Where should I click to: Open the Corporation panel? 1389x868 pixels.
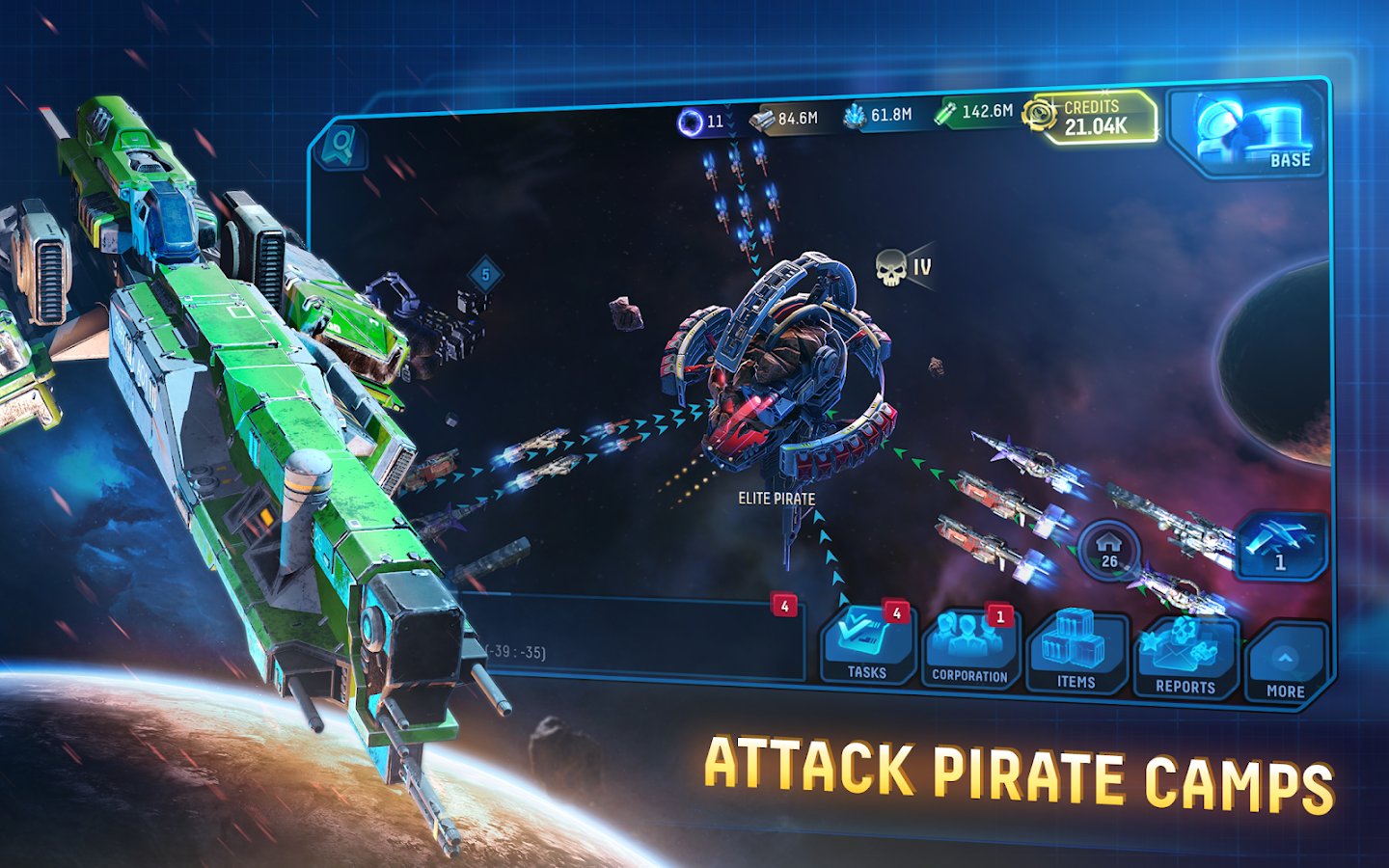pos(969,649)
